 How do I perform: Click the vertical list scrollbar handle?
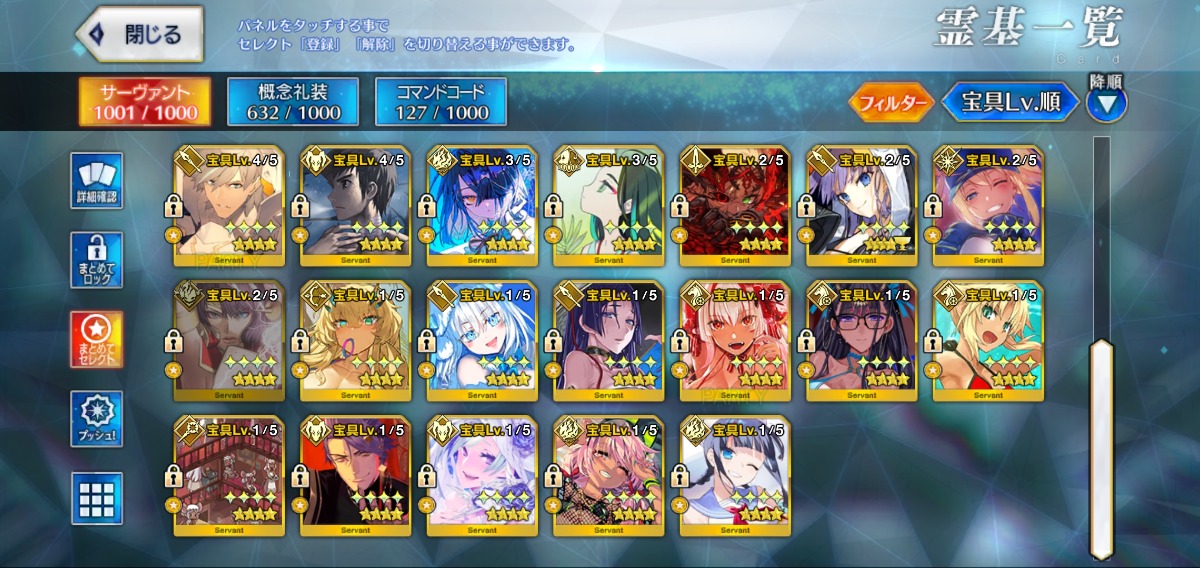click(x=1101, y=450)
